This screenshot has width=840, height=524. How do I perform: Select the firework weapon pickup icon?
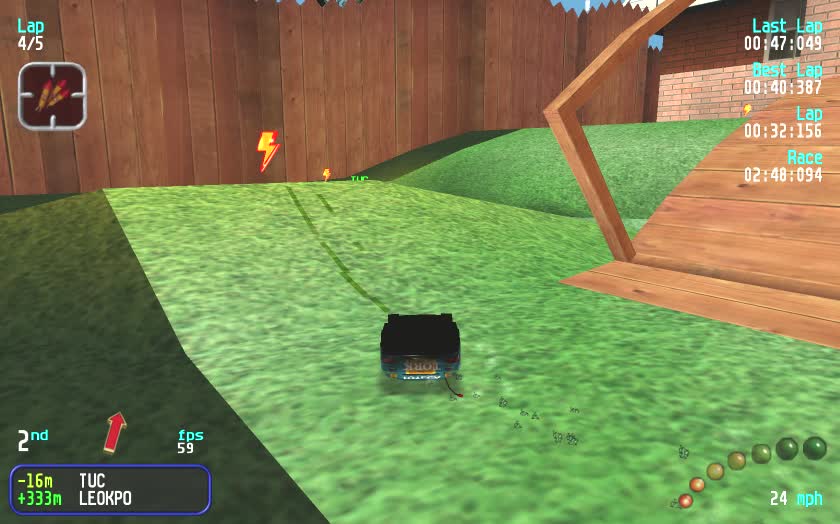[x=52, y=96]
